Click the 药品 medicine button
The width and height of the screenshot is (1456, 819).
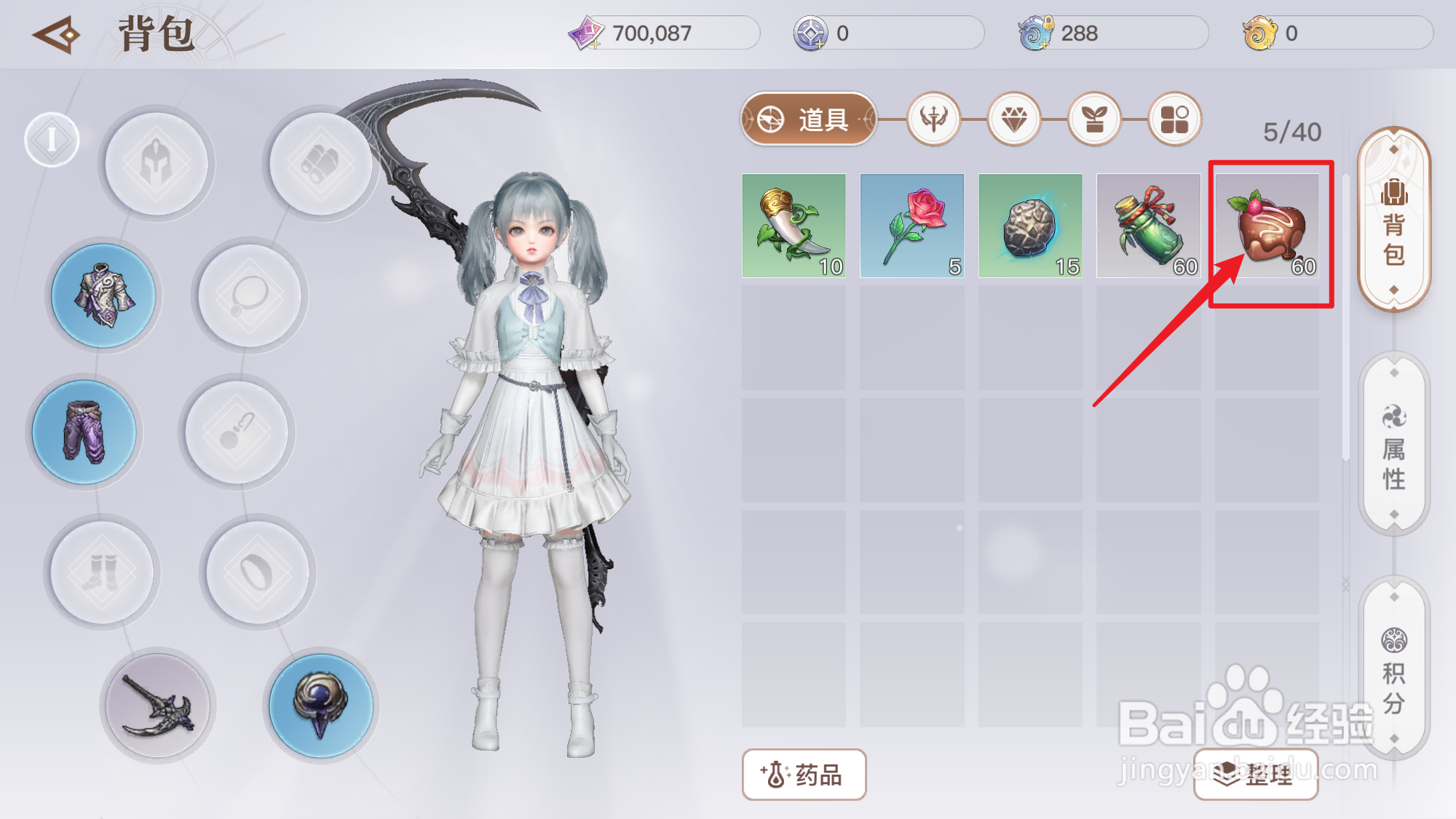tap(804, 776)
